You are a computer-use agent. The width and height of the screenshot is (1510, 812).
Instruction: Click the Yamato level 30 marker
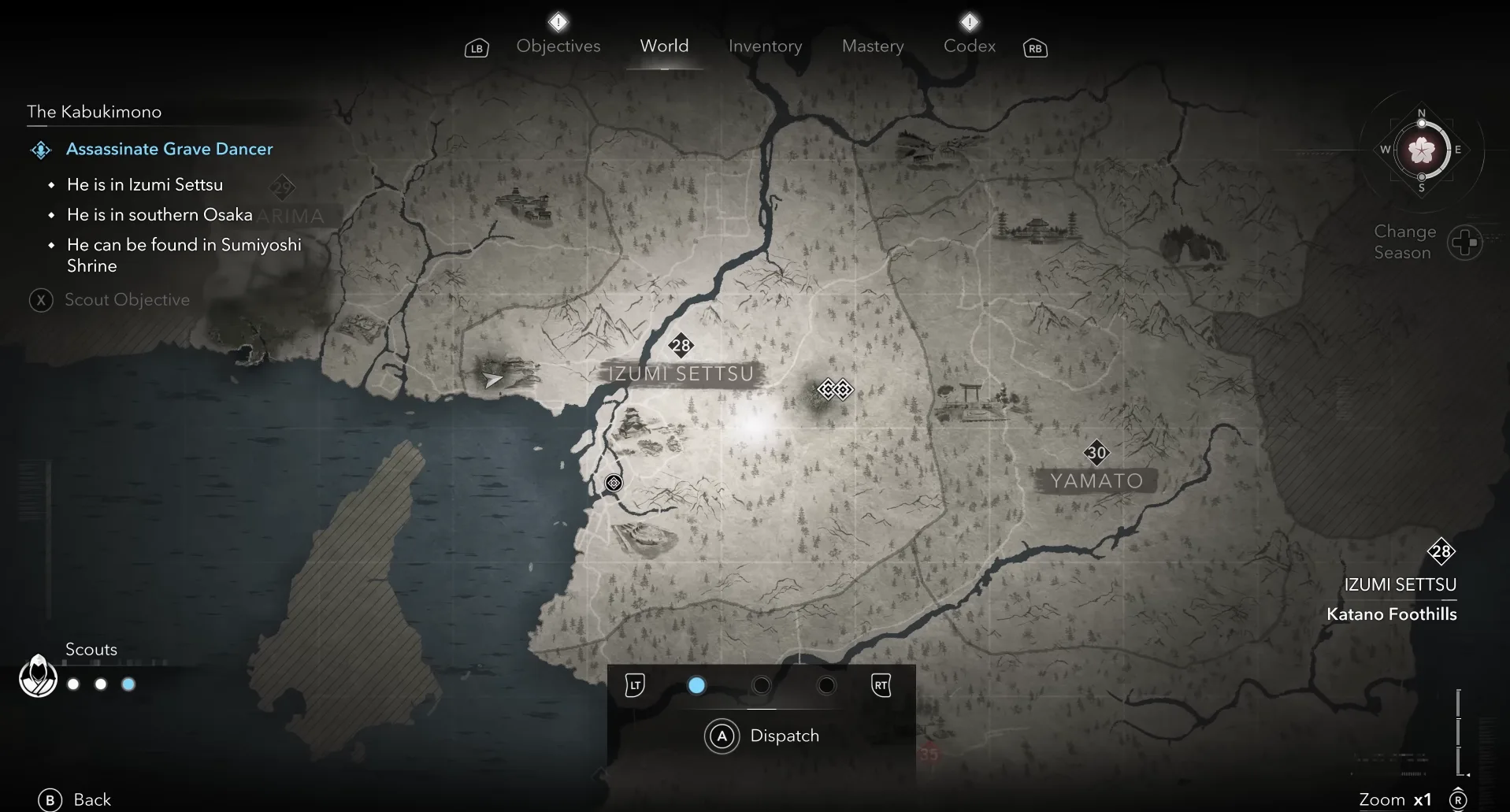tap(1096, 452)
